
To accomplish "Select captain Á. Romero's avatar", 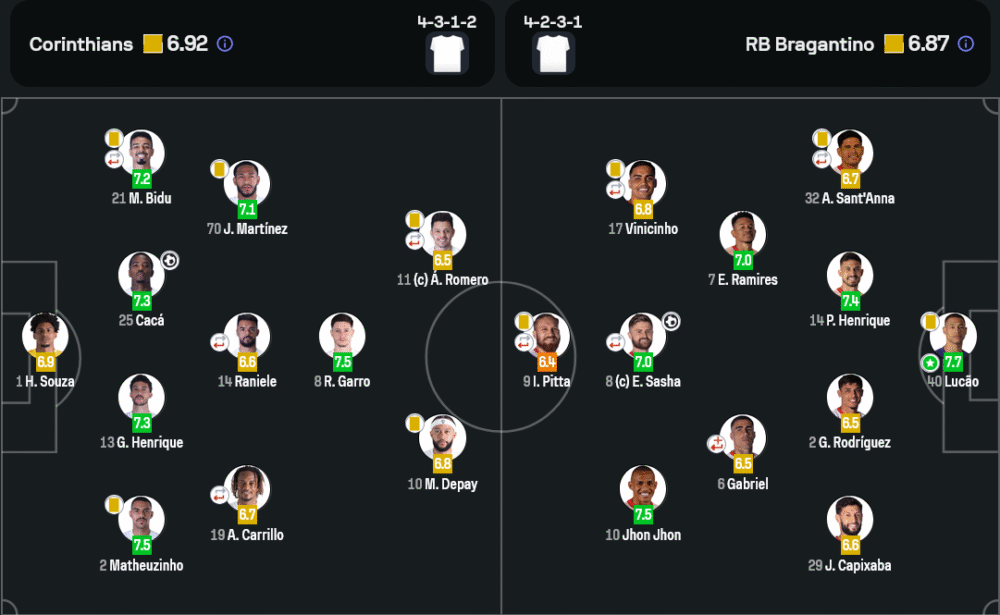I will pos(443,235).
